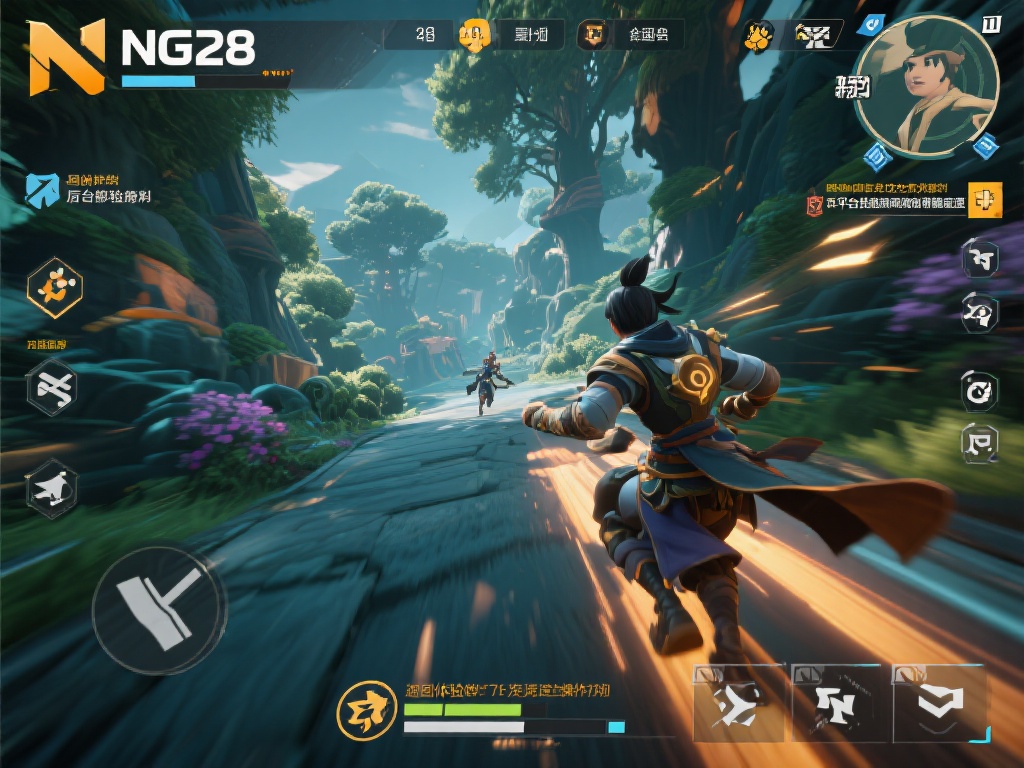Screen dimensions: 1024x768
Task: Activate the orange hexagon ability
Action: [54, 288]
